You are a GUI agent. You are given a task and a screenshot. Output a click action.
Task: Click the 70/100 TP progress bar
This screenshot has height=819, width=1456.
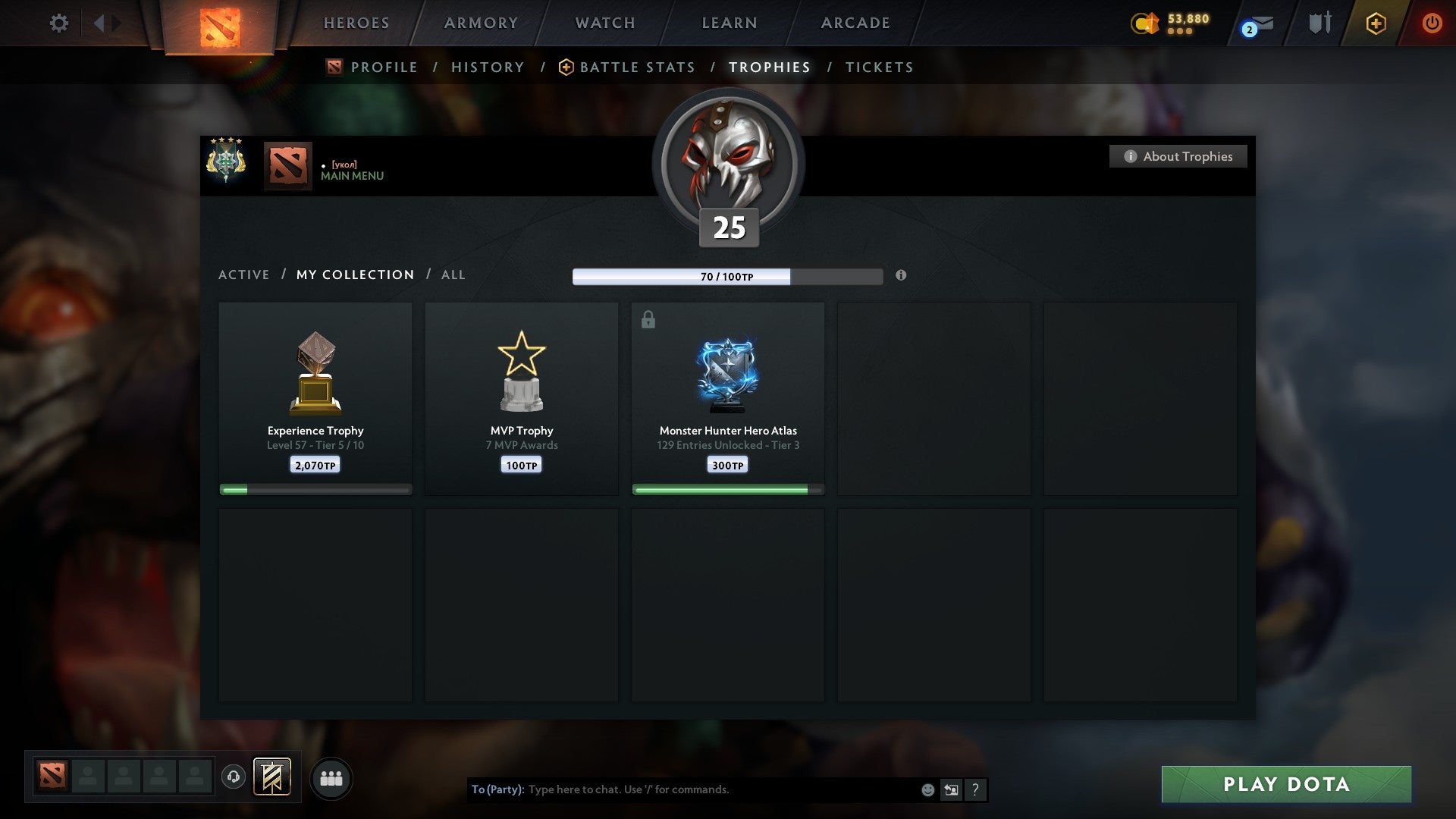(x=728, y=276)
